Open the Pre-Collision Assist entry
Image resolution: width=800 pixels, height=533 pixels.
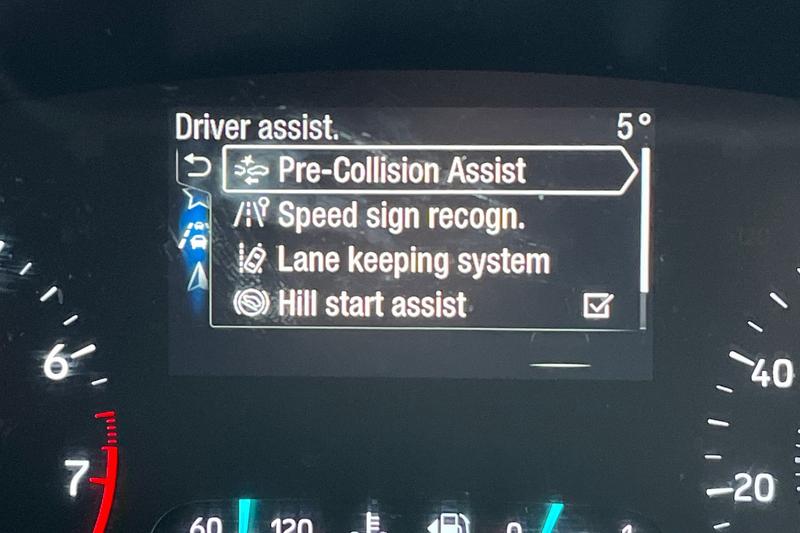click(x=402, y=170)
